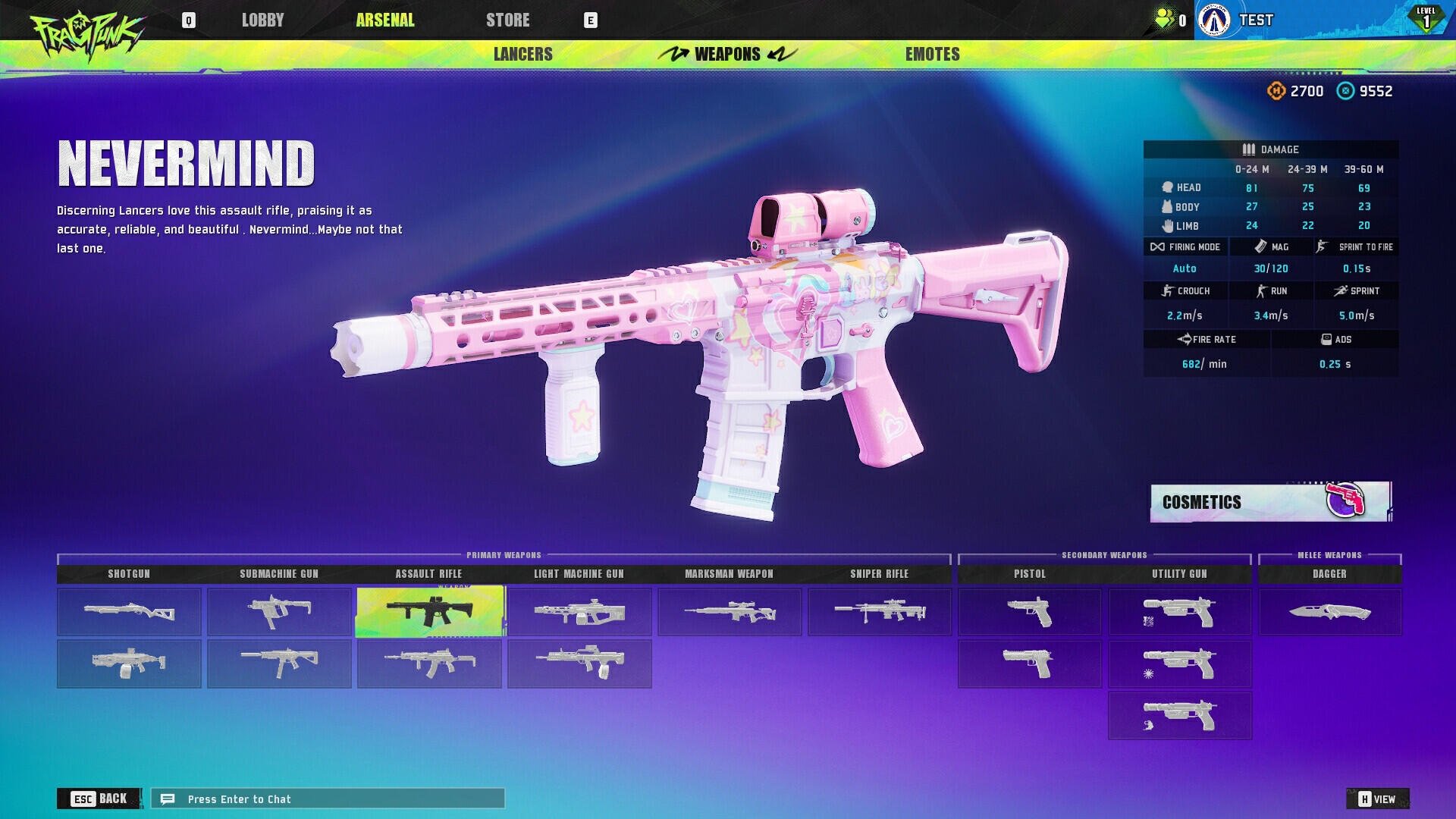
Task: Select the highlighted Assault Rifle weapon icon
Action: (429, 611)
